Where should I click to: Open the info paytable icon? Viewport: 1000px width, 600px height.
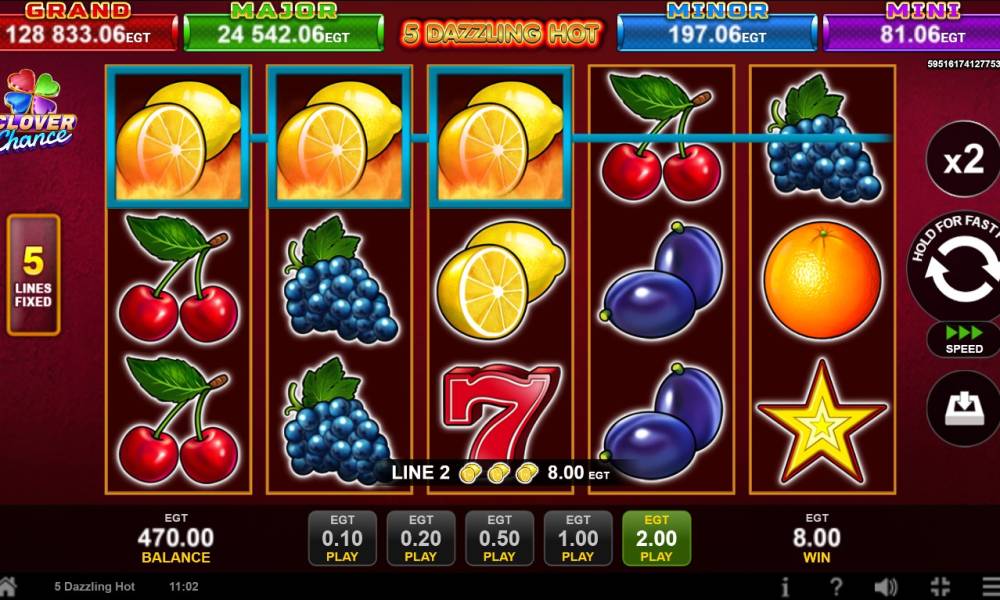click(x=786, y=587)
